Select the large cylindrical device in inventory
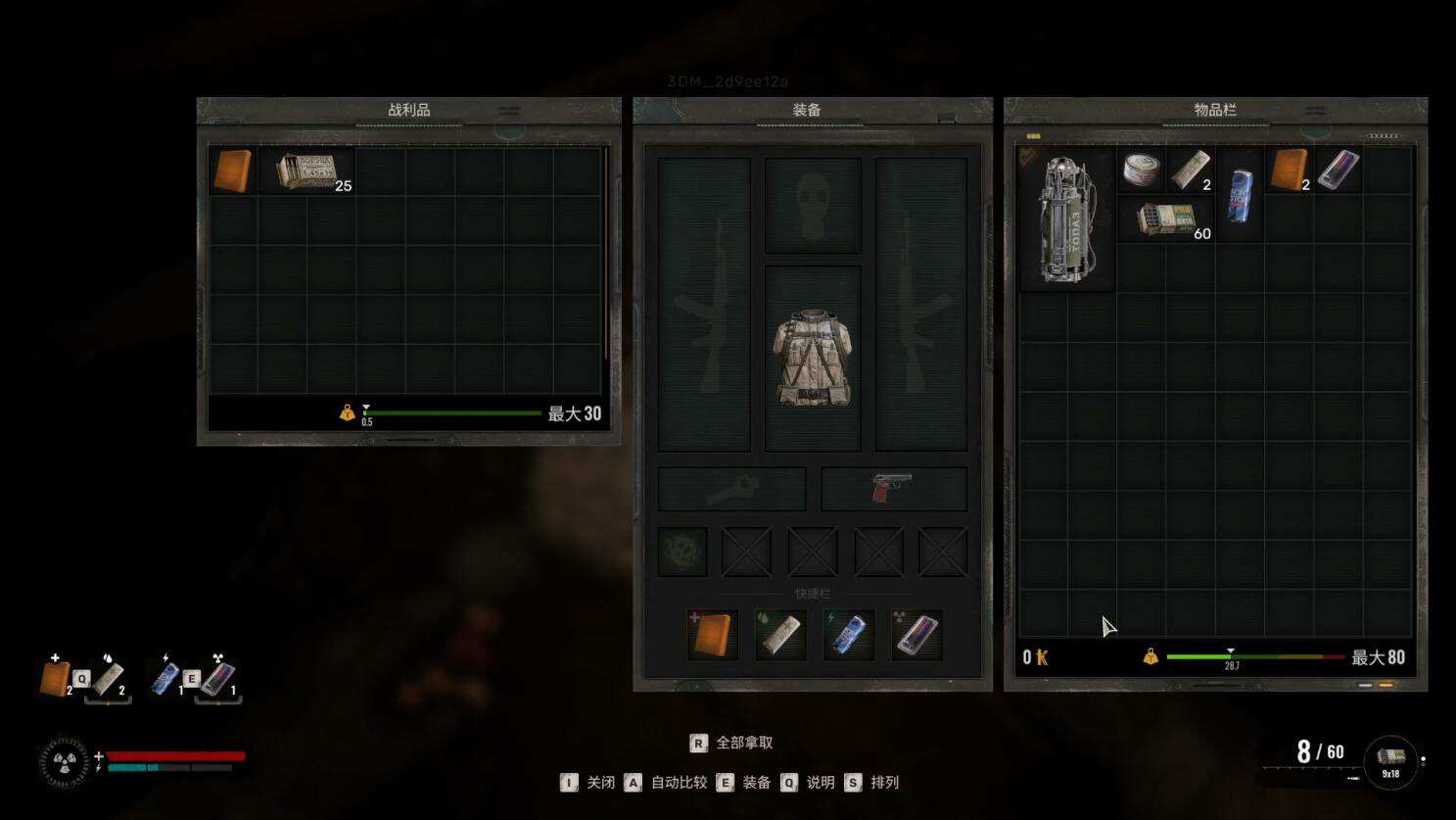The image size is (1456, 820). pos(1066,219)
